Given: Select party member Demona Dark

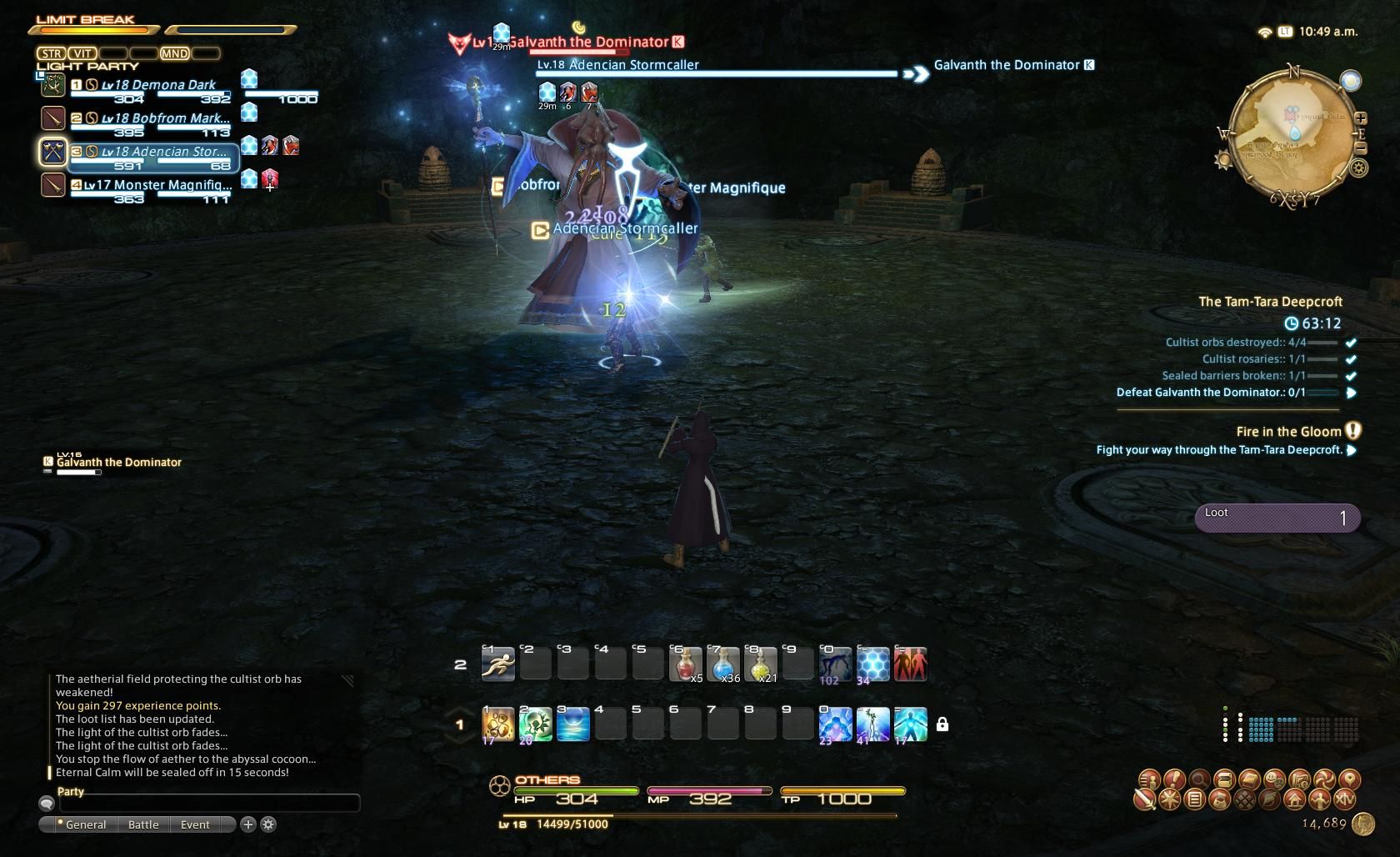Looking at the screenshot, I should click(x=158, y=85).
